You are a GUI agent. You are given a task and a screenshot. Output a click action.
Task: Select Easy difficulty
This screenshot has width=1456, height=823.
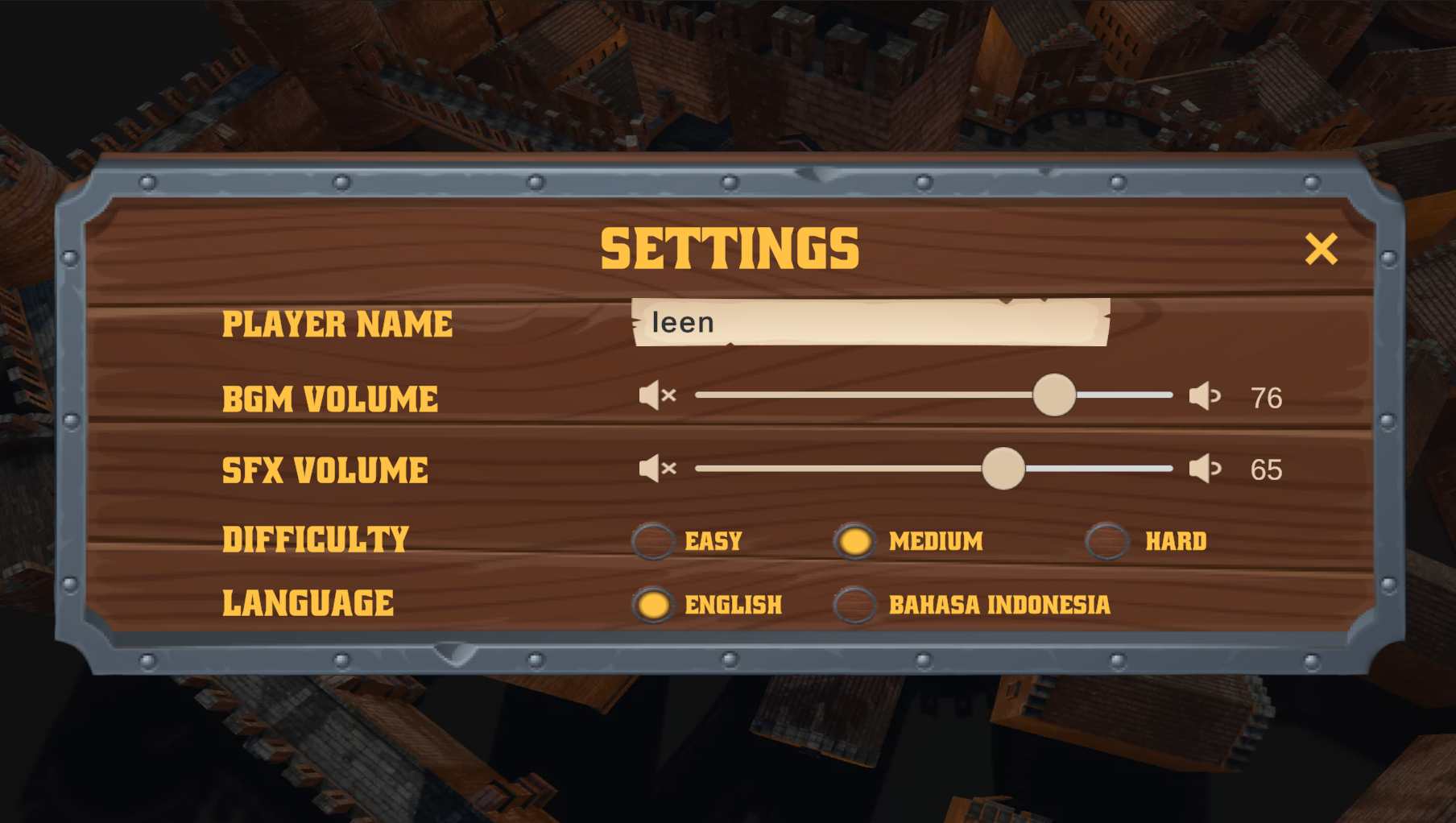653,541
